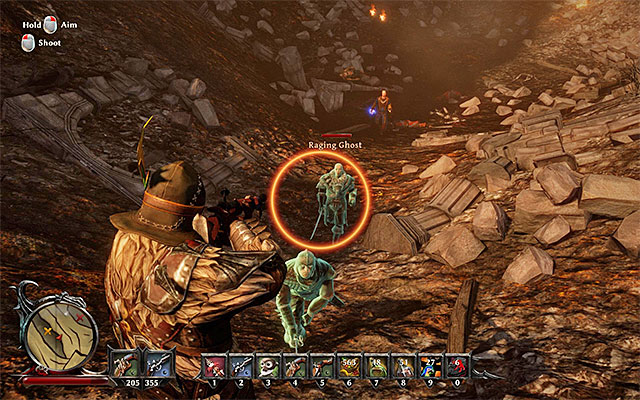The height and width of the screenshot is (400, 640).
Task: Choose the pistol in hotbar slot 4
Action: point(294,366)
